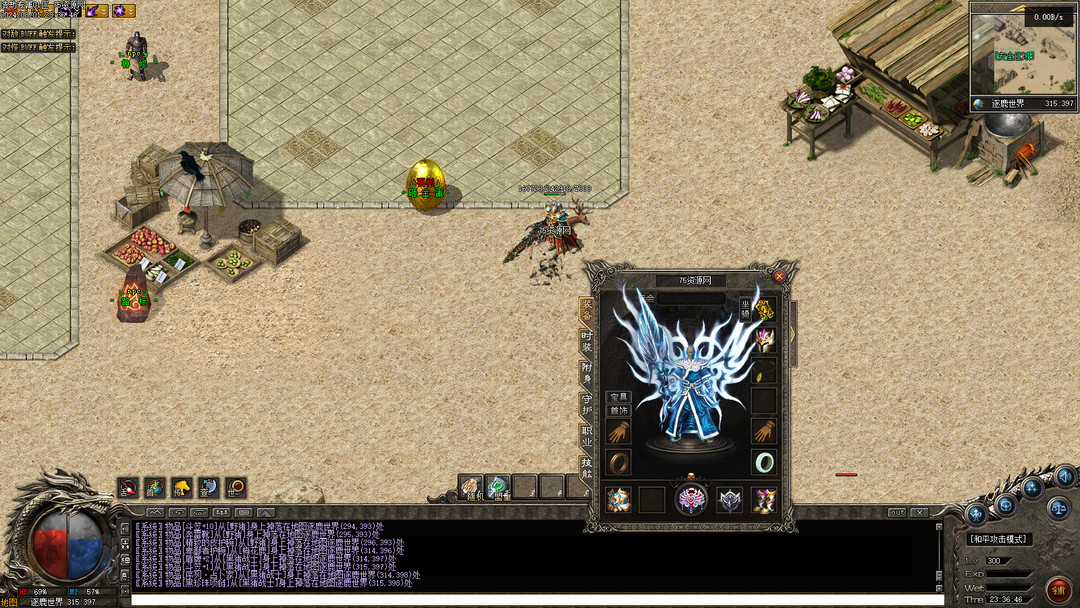Image resolution: width=1080 pixels, height=608 pixels.
Task: Click the red round button with gold glyph
Action: (1058, 589)
